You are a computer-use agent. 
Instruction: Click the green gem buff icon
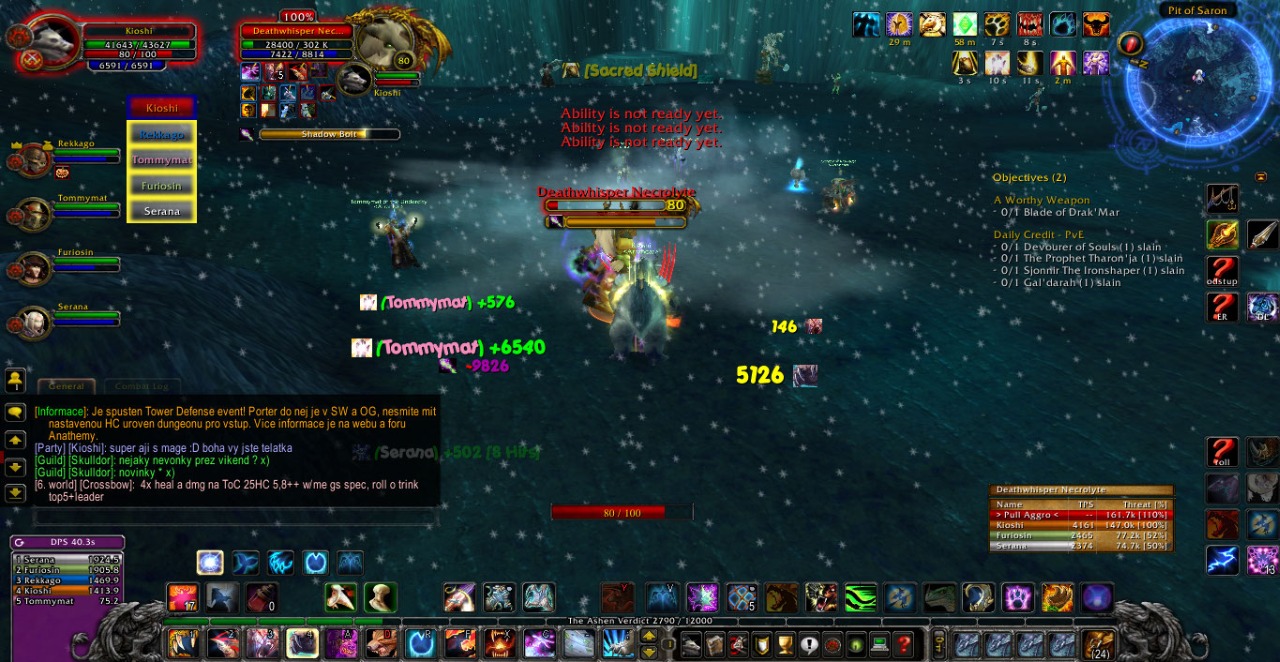coord(964,25)
